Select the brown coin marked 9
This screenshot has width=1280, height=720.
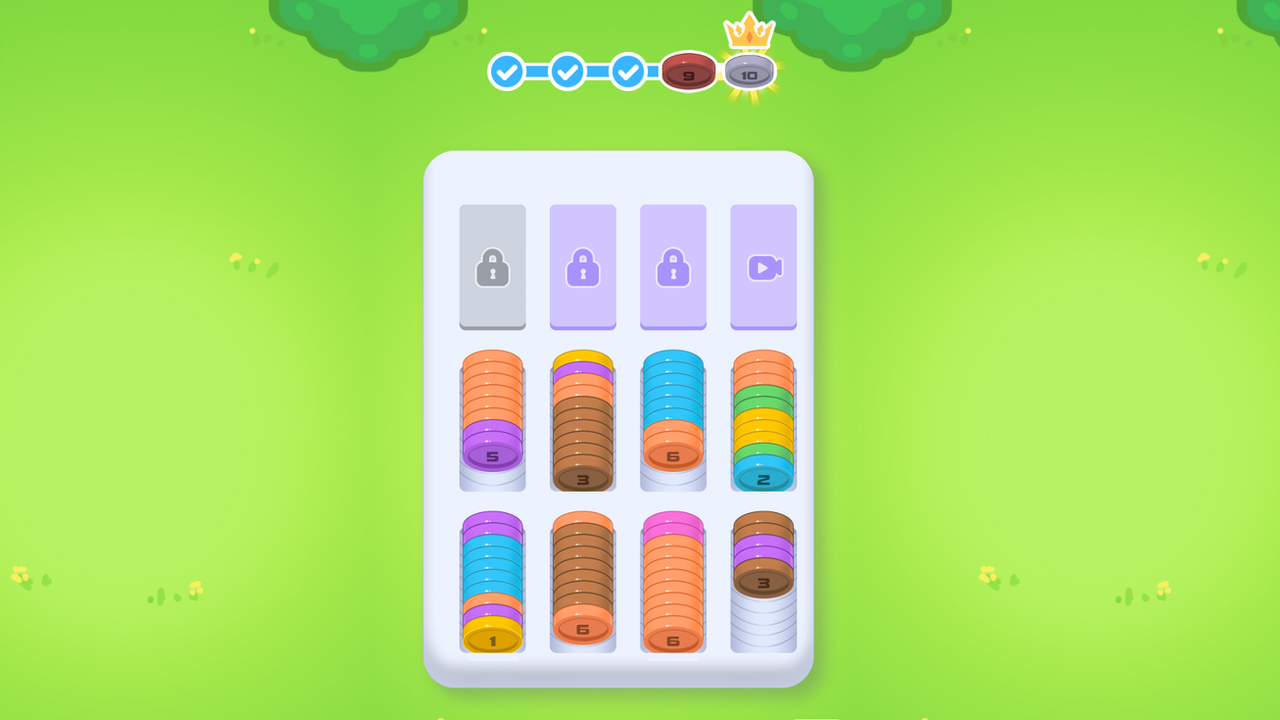point(689,72)
